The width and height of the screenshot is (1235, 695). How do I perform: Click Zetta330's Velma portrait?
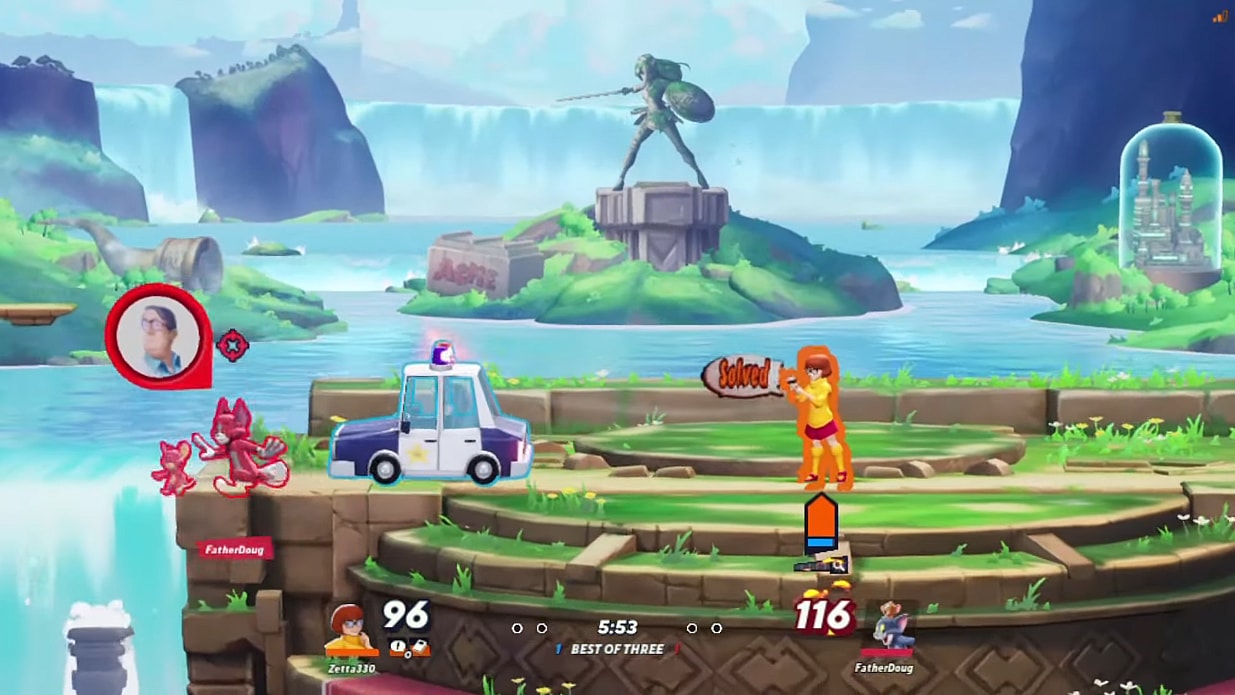pyautogui.click(x=349, y=629)
